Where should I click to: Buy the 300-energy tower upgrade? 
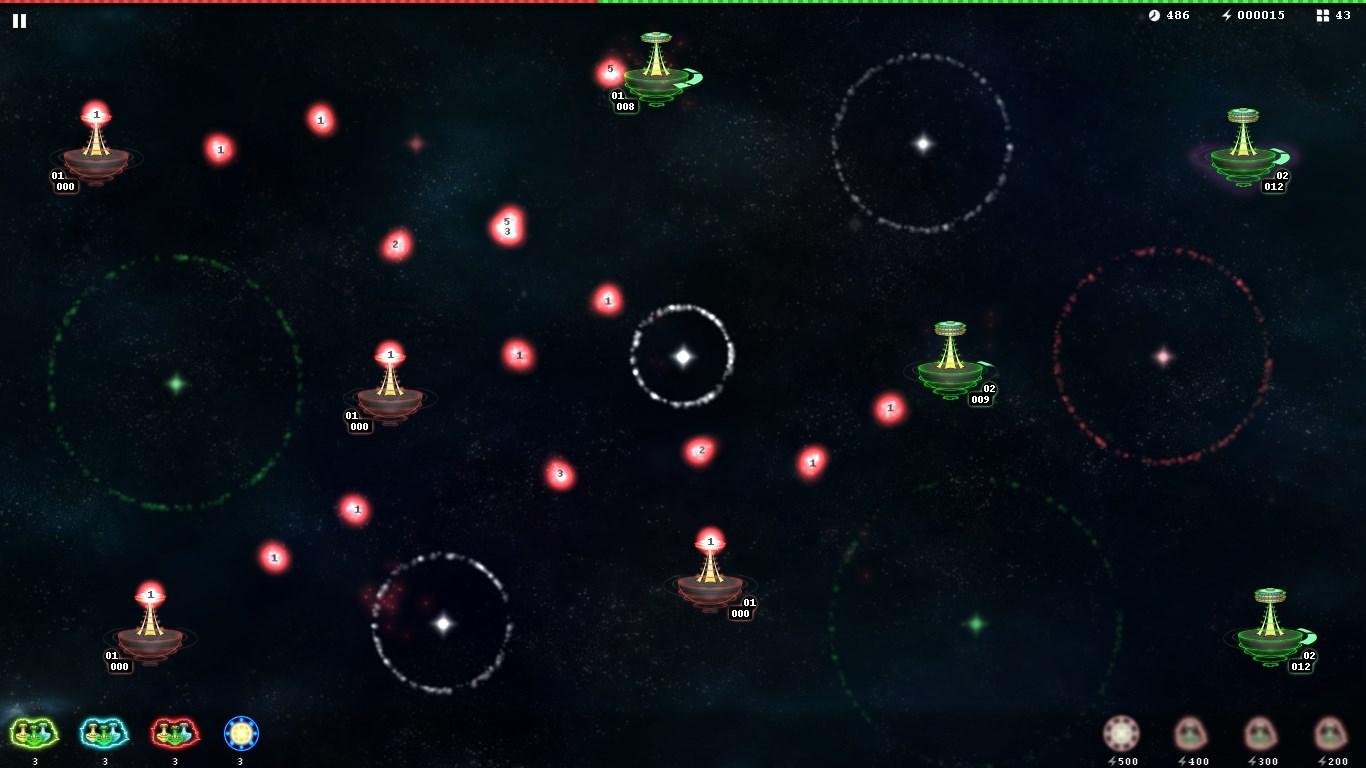1260,734
